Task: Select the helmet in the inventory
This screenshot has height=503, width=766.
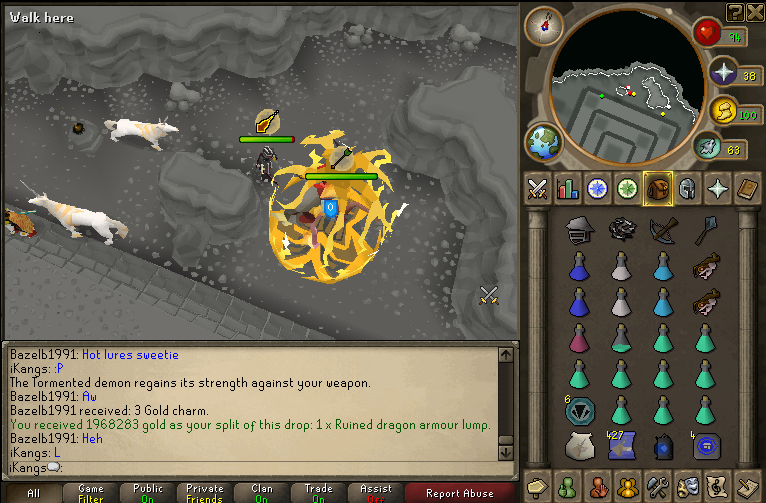Action: [x=577, y=230]
